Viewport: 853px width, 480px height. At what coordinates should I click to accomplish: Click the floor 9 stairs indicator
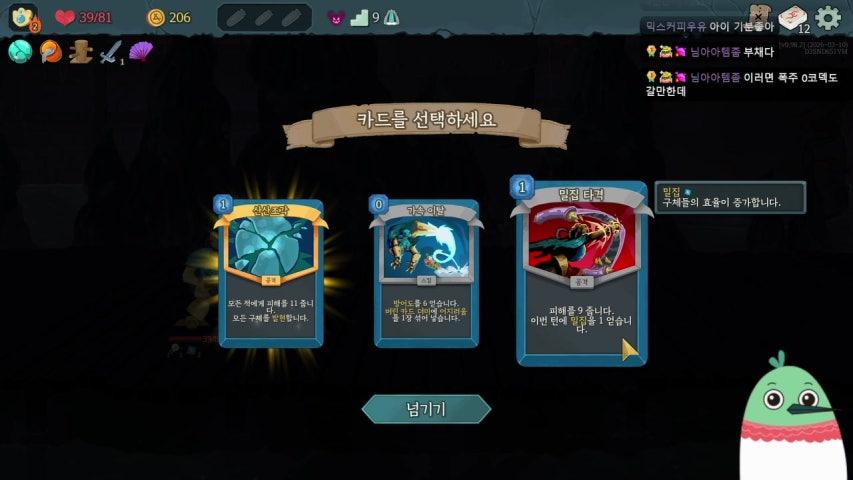(360, 17)
